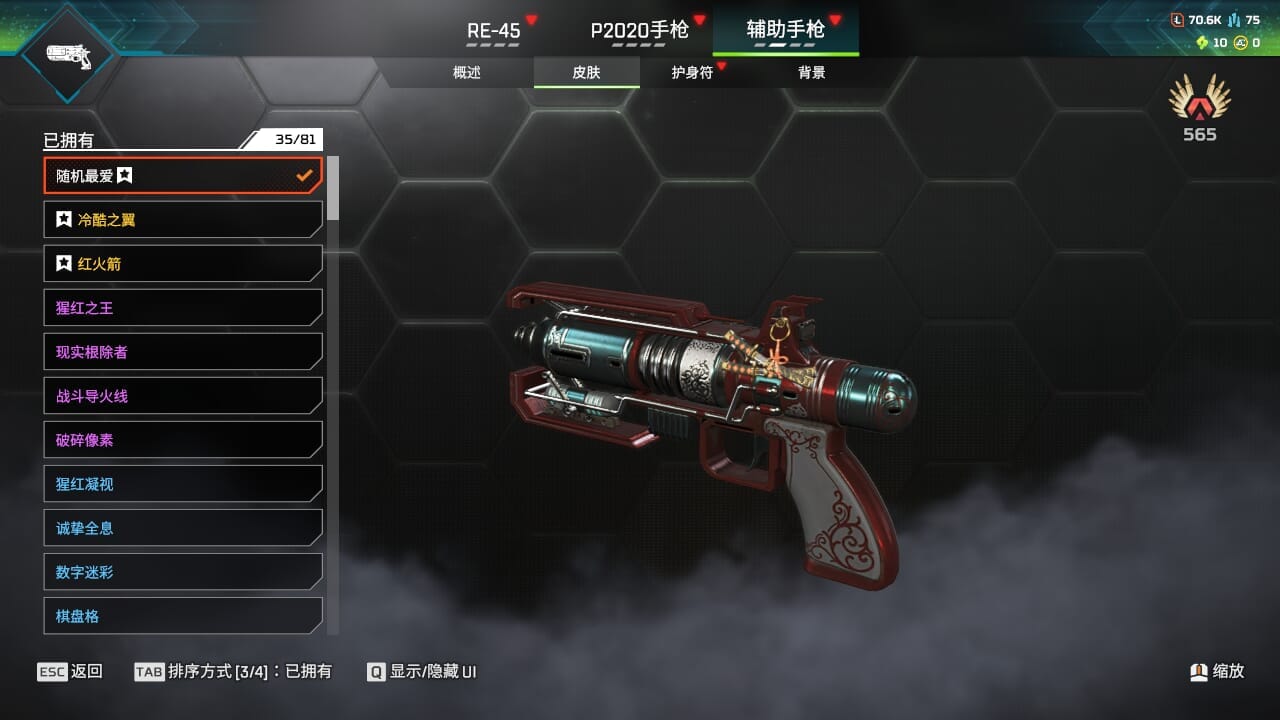Image resolution: width=1280 pixels, height=720 pixels.
Task: Switch to the RE-45 weapon tab
Action: click(x=494, y=30)
